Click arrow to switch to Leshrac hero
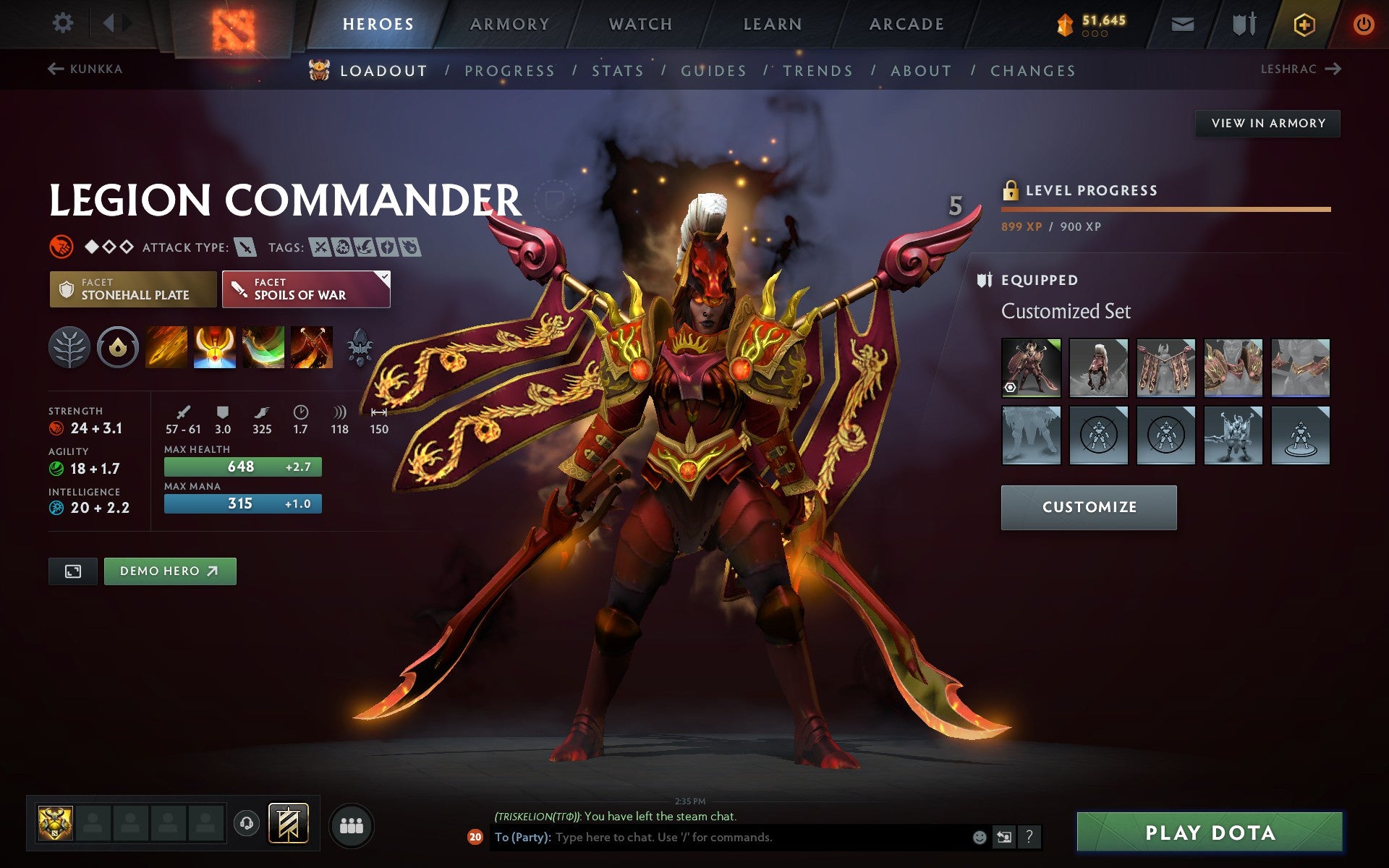Viewport: 1389px width, 868px height. [x=1334, y=69]
